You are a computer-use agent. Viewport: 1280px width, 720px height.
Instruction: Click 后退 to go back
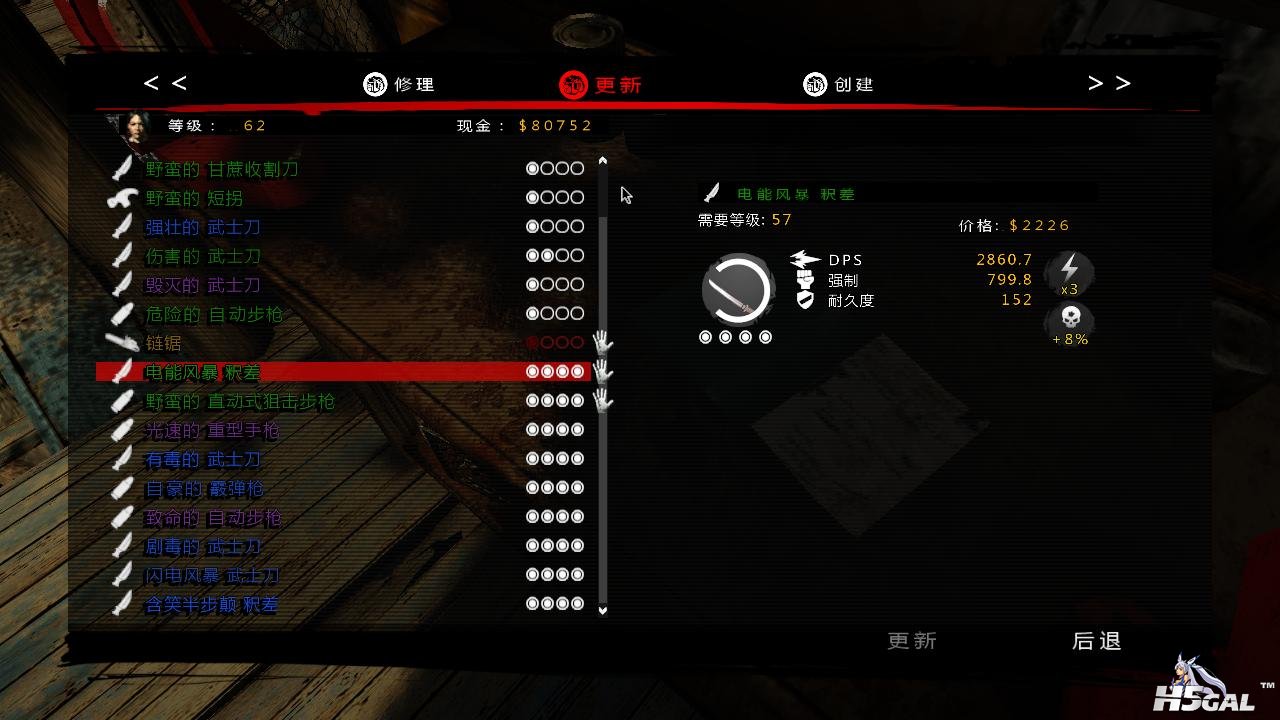1096,641
